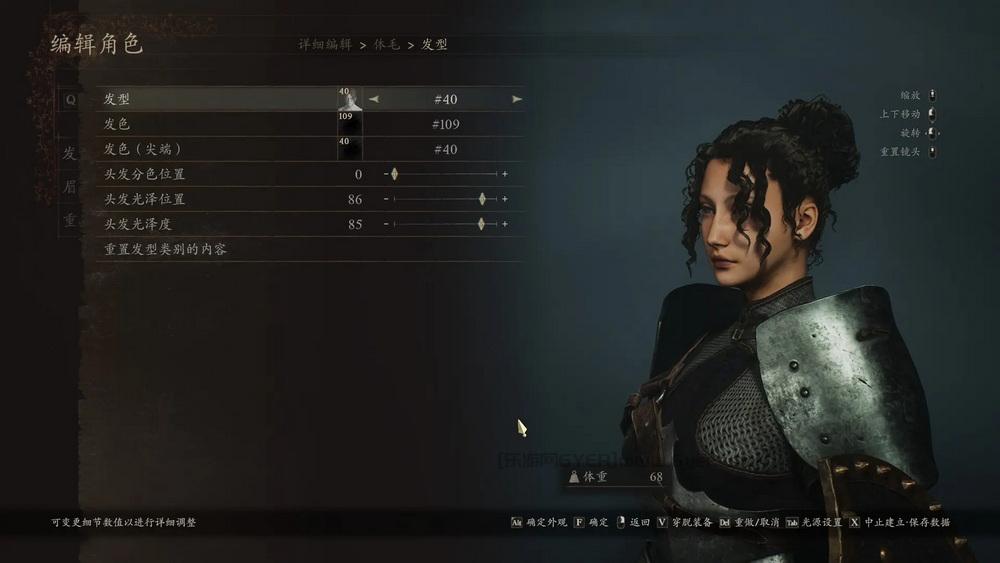Increase 头发光泽度 with its plus button
This screenshot has width=1000, height=563.
click(505, 224)
